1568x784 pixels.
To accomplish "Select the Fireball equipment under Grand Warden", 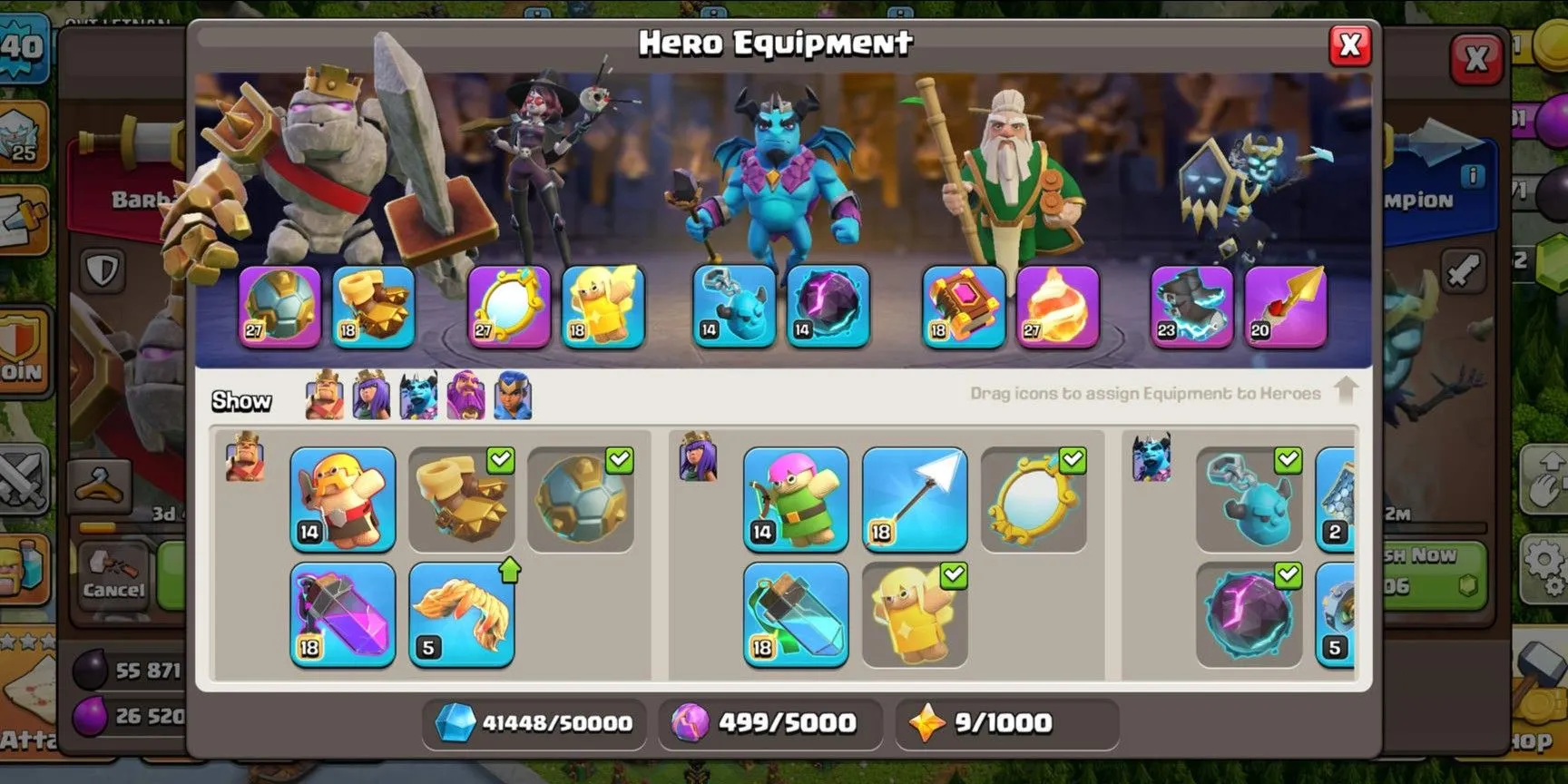I will (1059, 307).
